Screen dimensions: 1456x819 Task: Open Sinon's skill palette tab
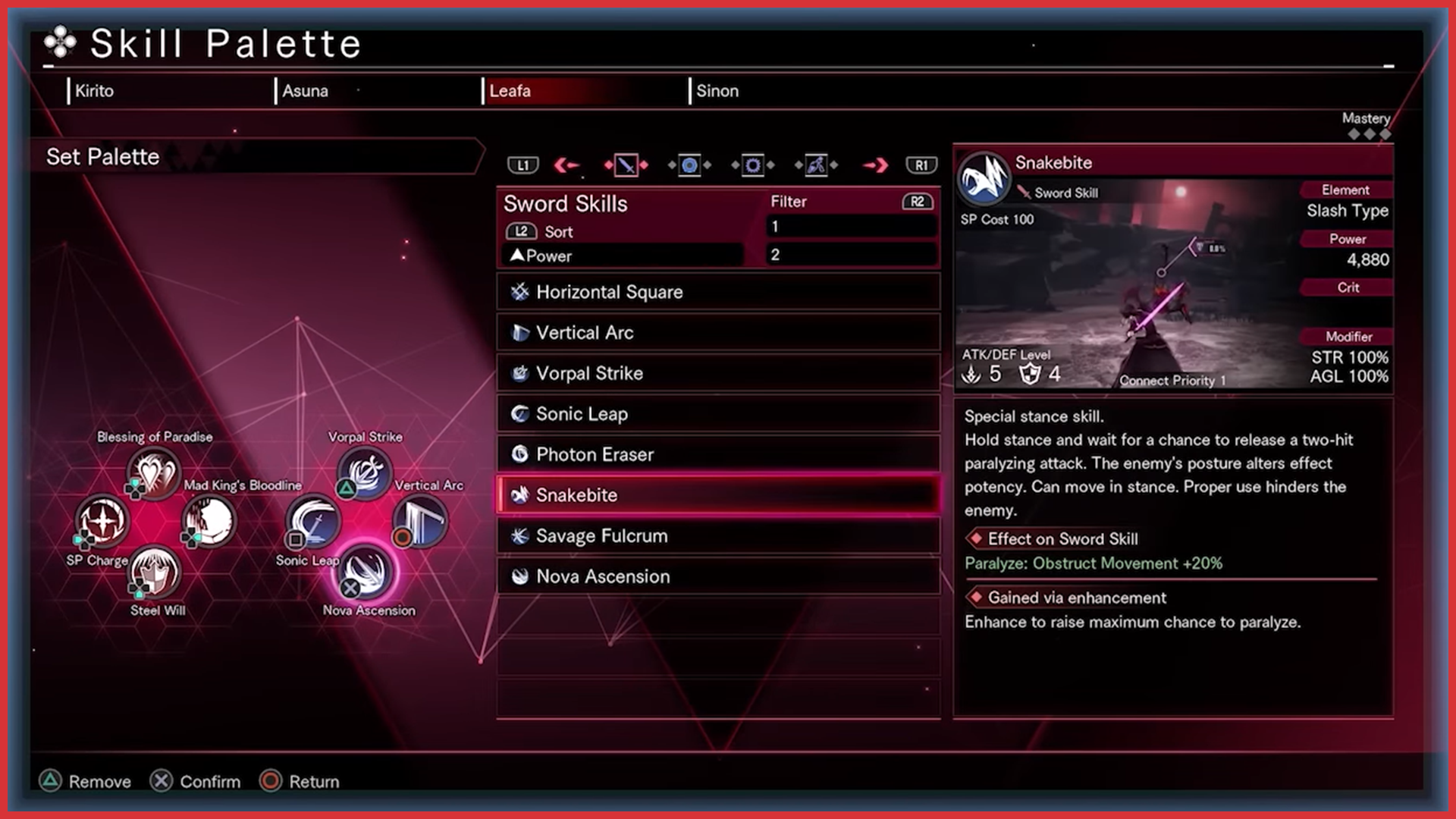[717, 91]
